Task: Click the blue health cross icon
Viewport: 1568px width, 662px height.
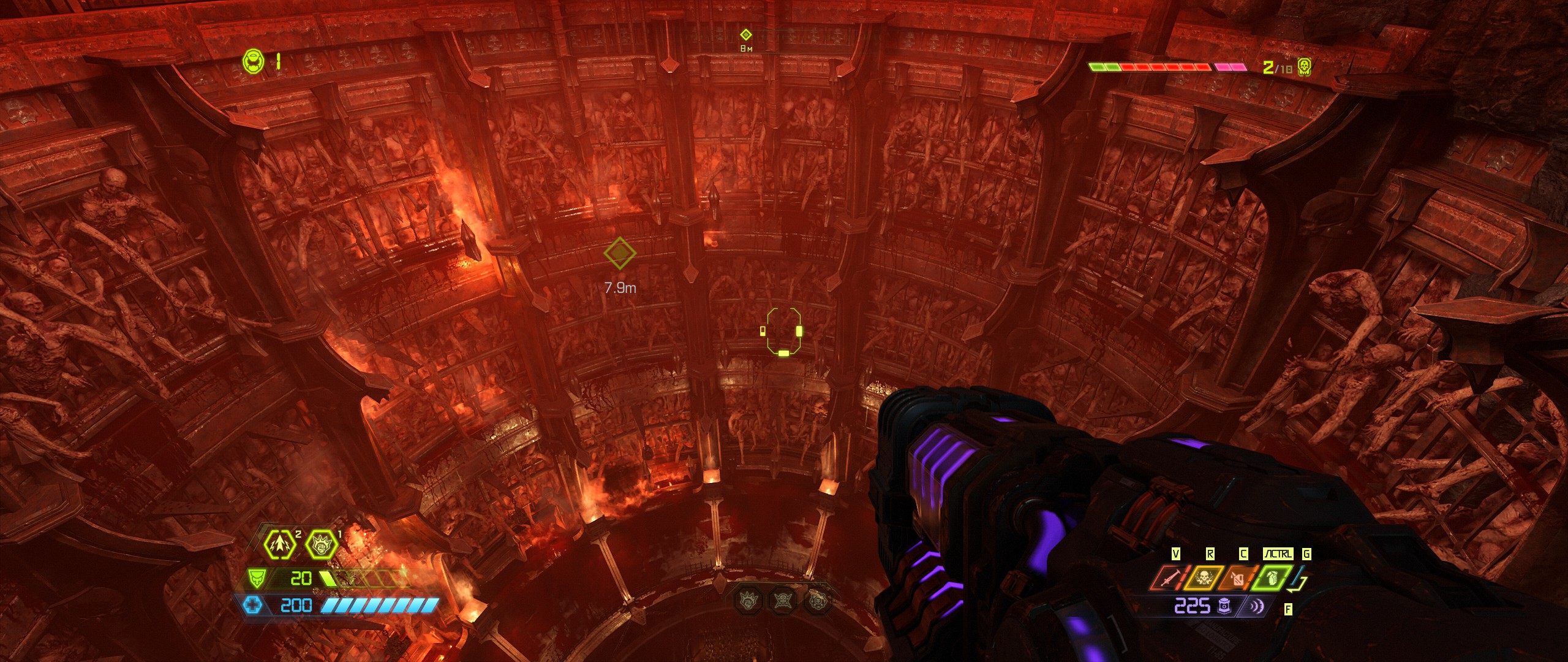Action: pyautogui.click(x=252, y=606)
